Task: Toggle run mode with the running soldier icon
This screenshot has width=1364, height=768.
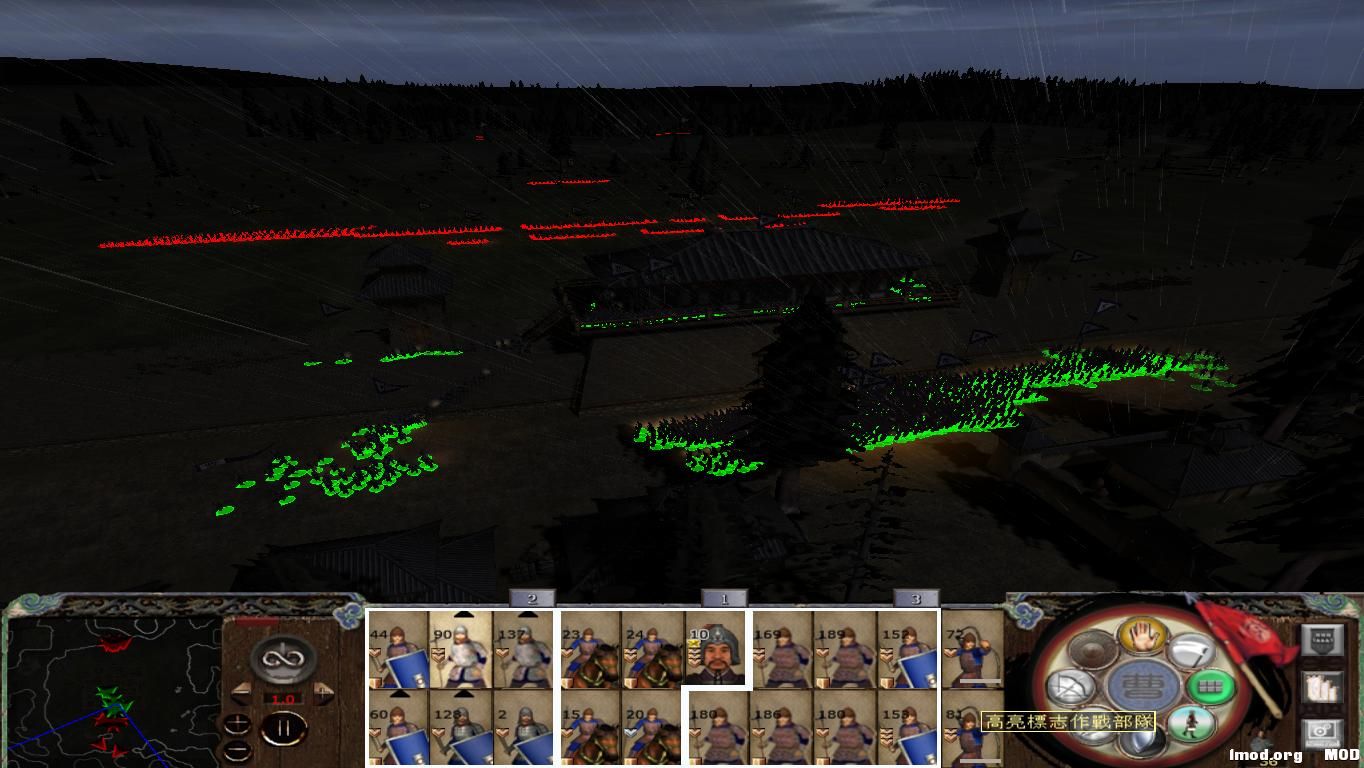Action: pos(1189,724)
